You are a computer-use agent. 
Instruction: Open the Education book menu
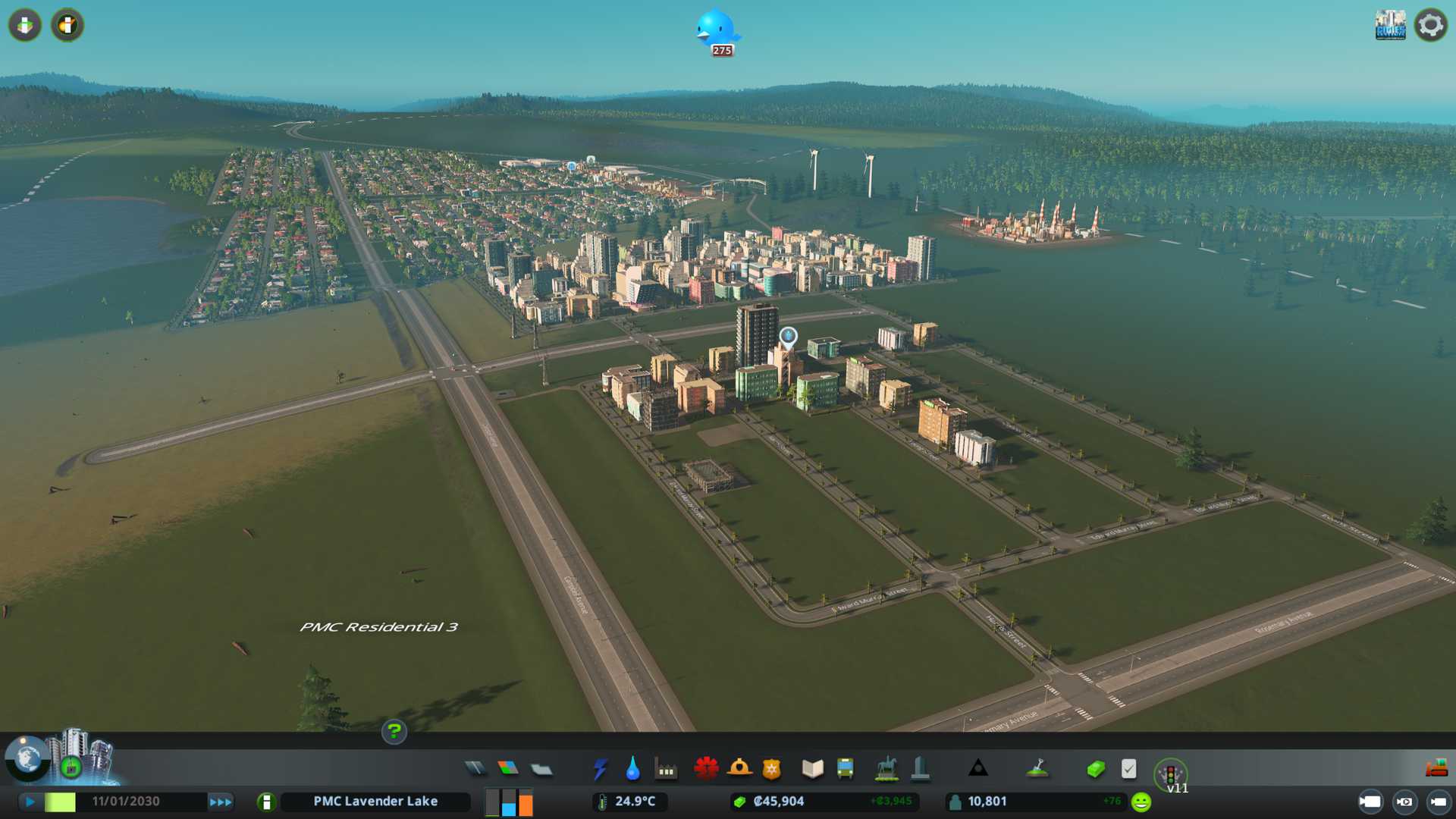[x=812, y=769]
